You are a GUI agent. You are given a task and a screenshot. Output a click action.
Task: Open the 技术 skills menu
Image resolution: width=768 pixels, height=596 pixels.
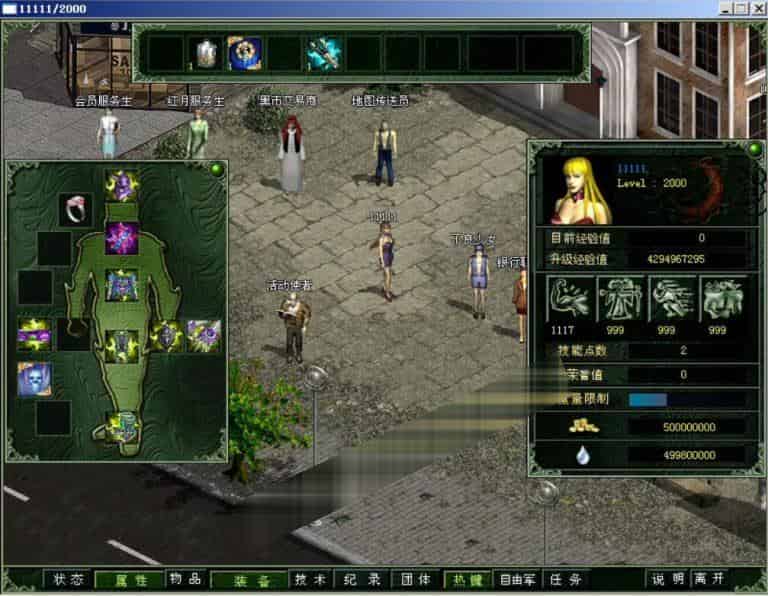click(309, 579)
